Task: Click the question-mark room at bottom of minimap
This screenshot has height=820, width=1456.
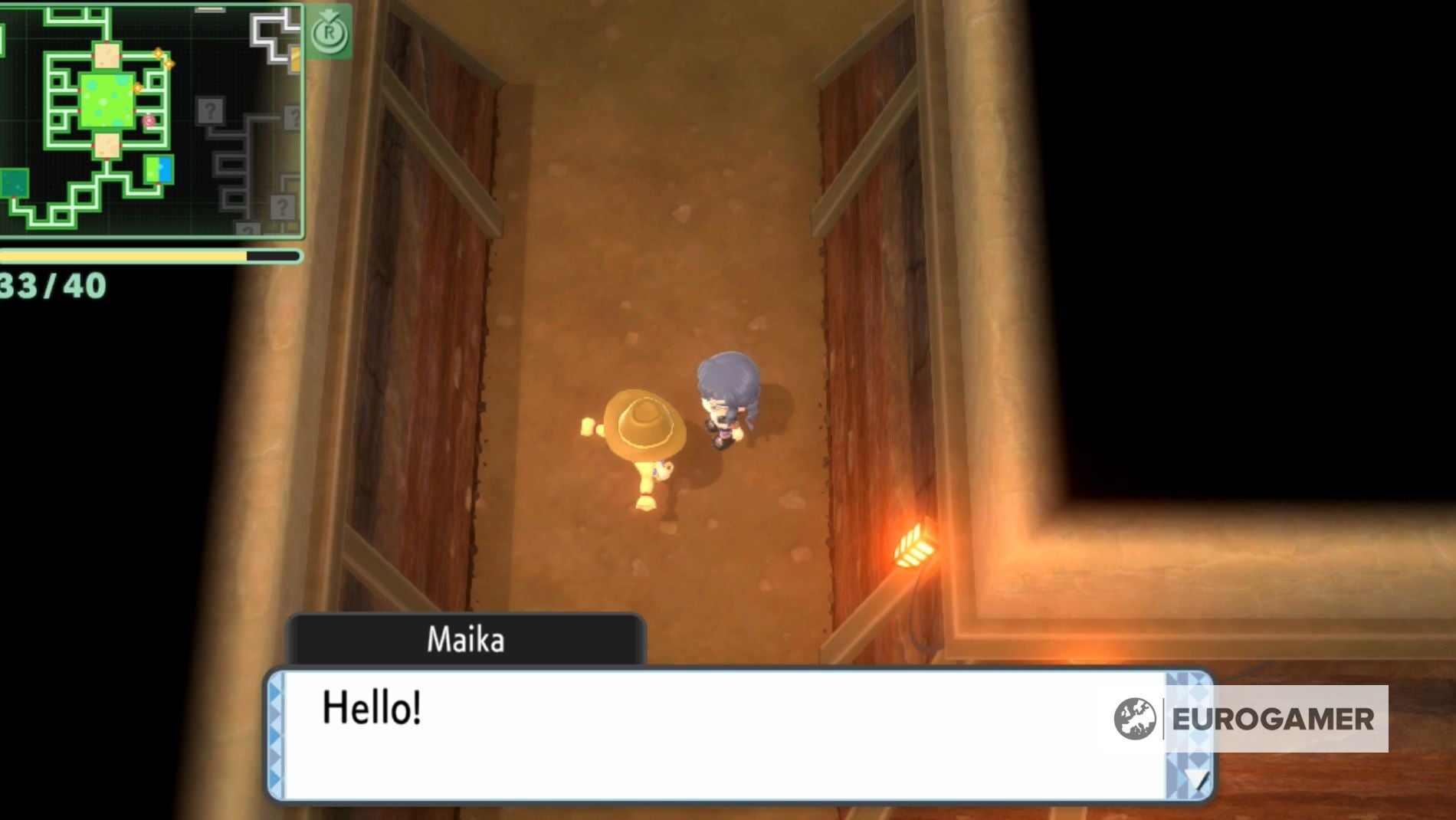Action: click(x=248, y=229)
